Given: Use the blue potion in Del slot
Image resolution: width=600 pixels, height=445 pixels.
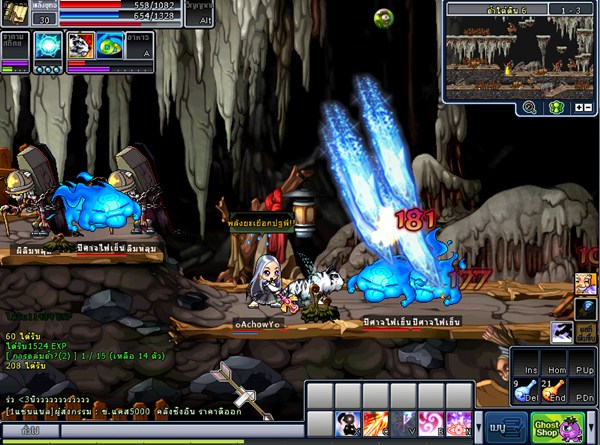Looking at the screenshot, I should [527, 392].
